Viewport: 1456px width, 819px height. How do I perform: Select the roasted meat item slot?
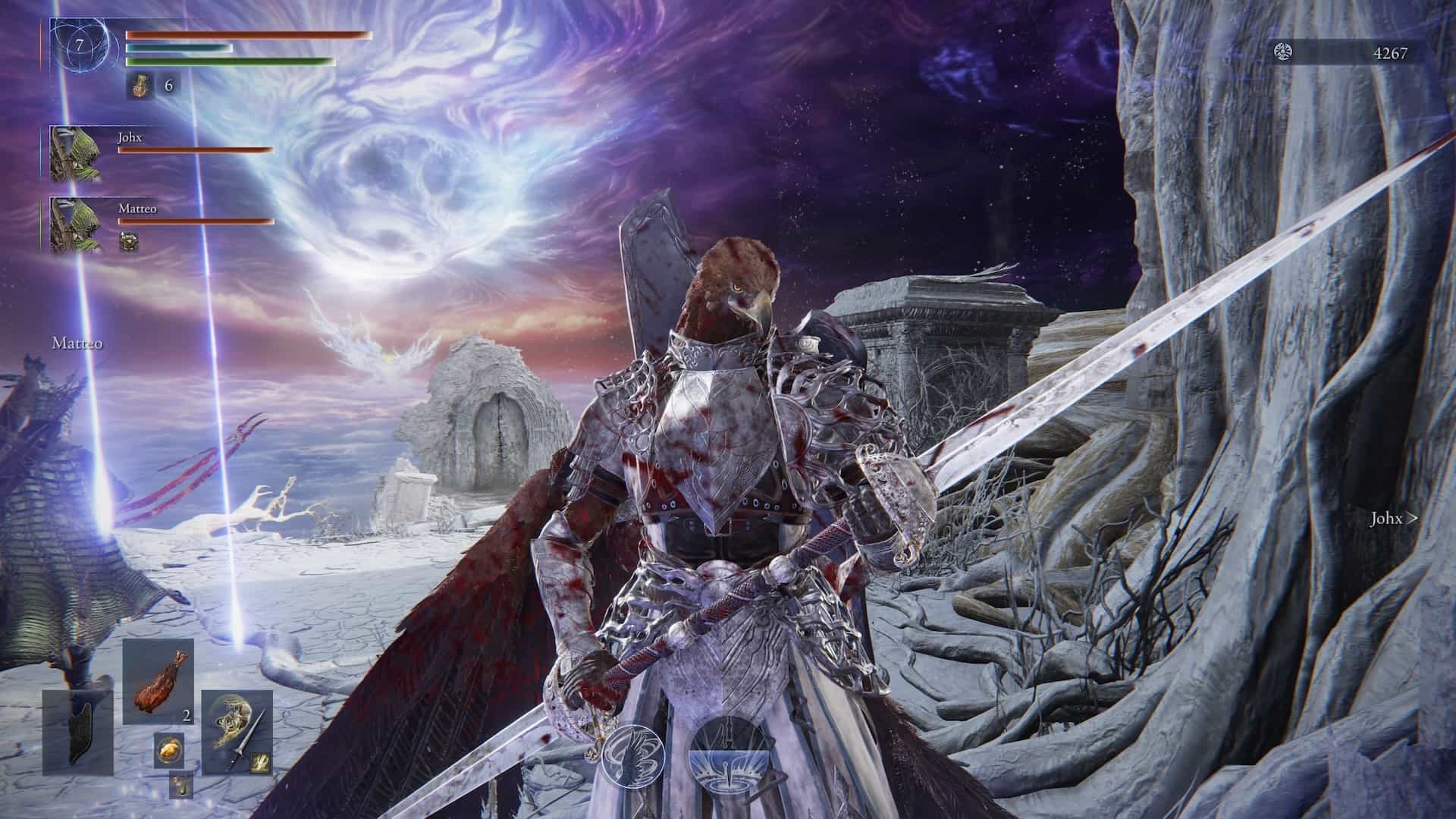pyautogui.click(x=158, y=680)
